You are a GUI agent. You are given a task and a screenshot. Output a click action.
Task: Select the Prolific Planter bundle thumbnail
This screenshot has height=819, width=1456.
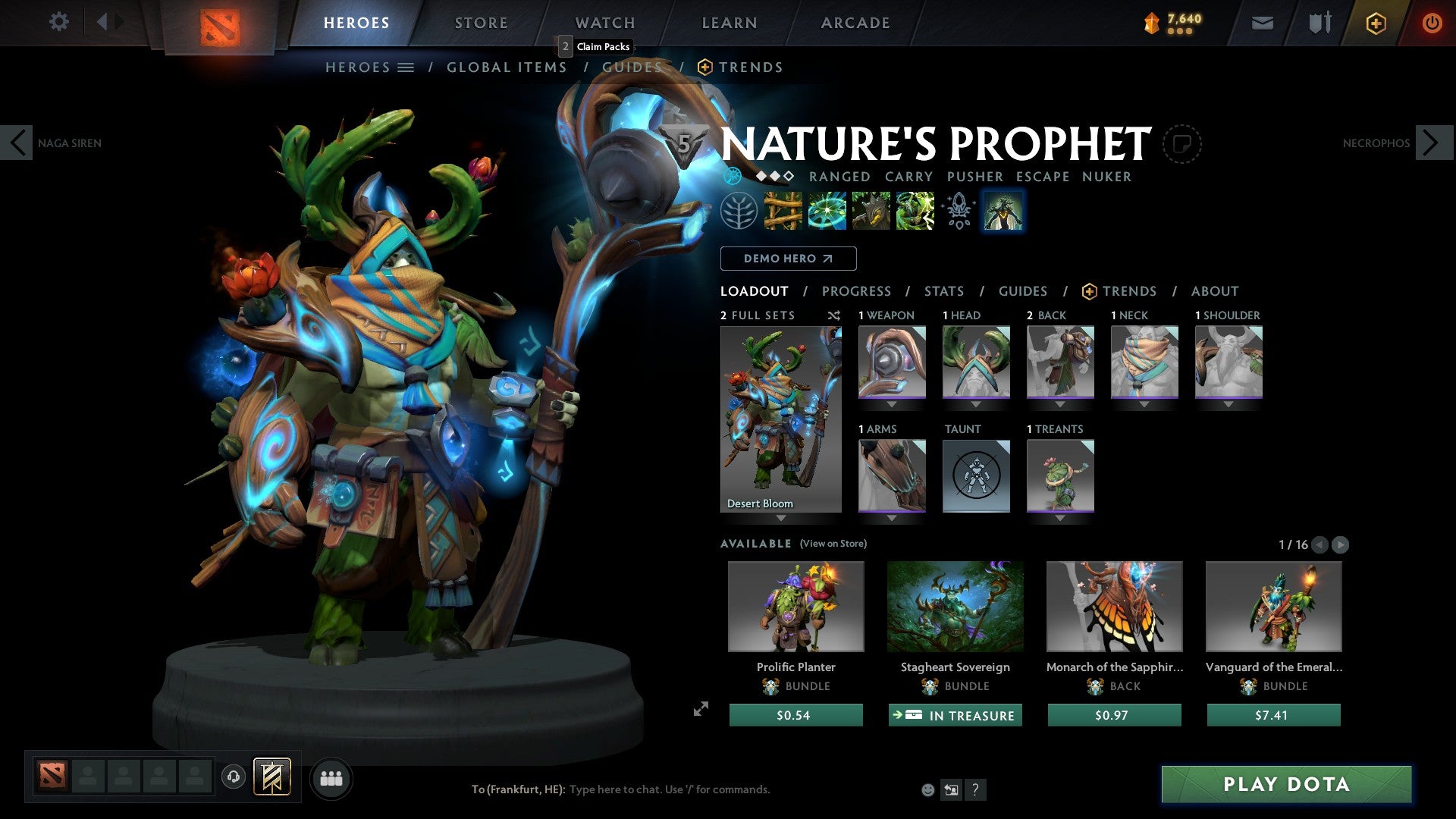click(796, 607)
